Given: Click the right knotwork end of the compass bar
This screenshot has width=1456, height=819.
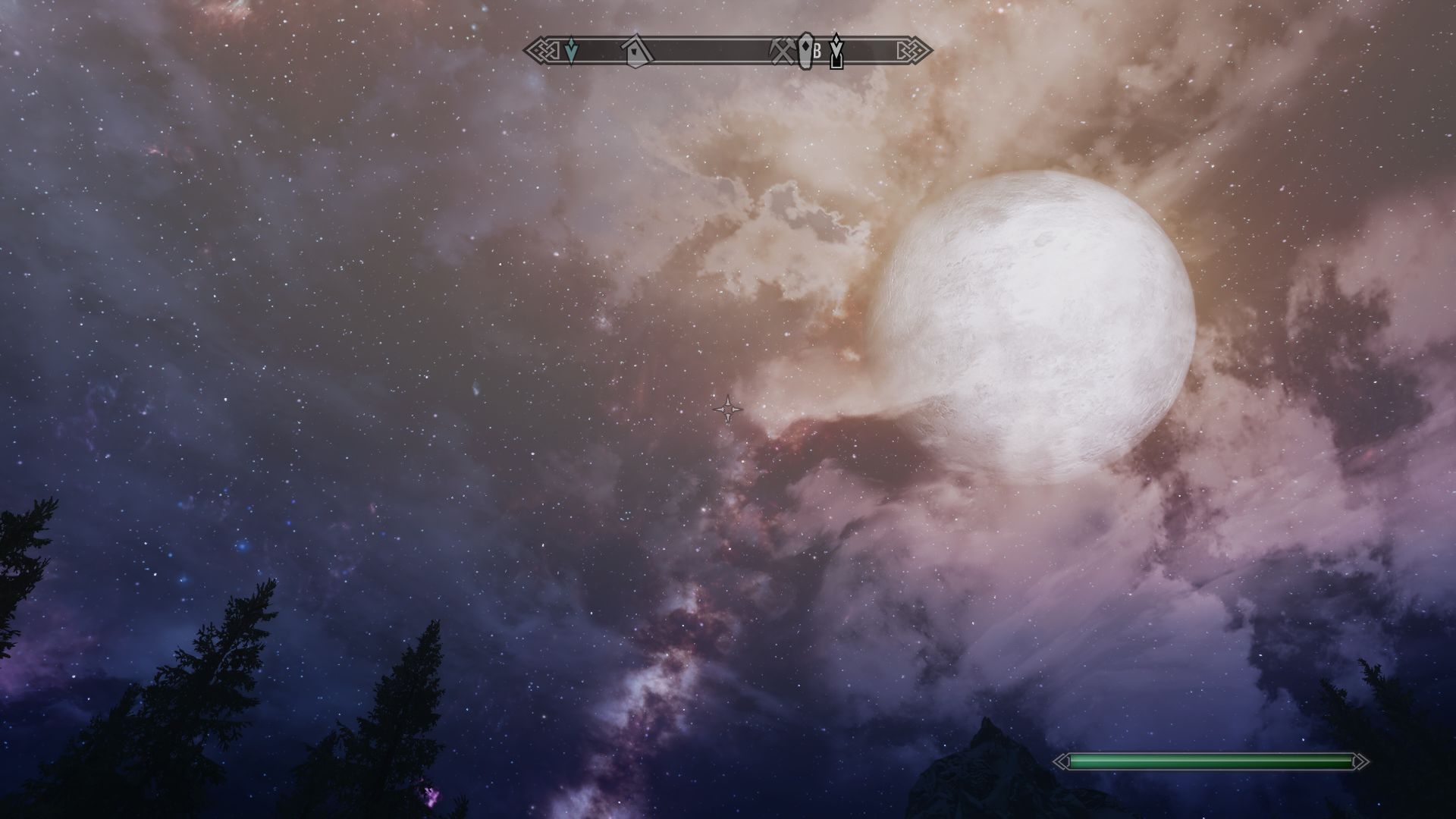Looking at the screenshot, I should [915, 50].
